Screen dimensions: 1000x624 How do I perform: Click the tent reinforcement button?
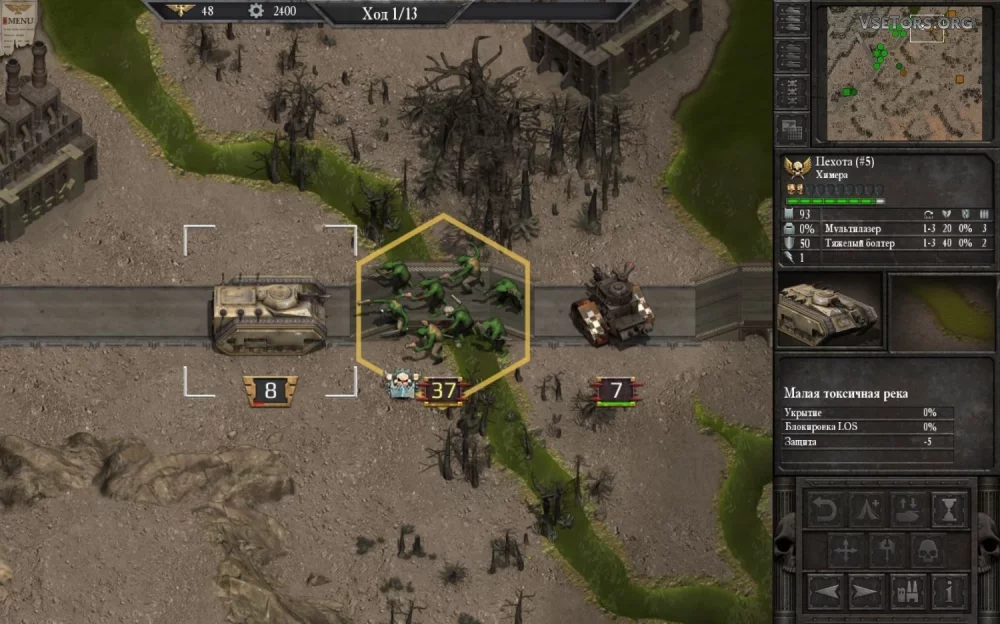[866, 510]
